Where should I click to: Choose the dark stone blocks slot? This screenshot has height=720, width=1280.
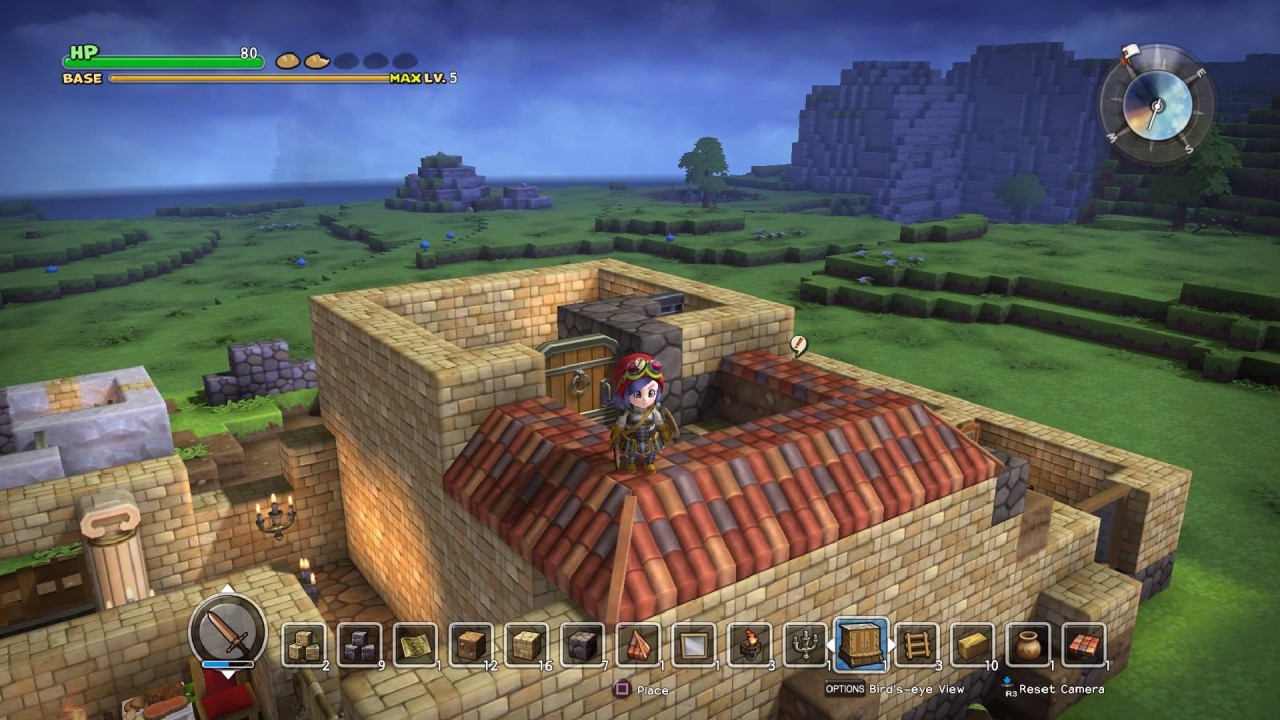[358, 645]
